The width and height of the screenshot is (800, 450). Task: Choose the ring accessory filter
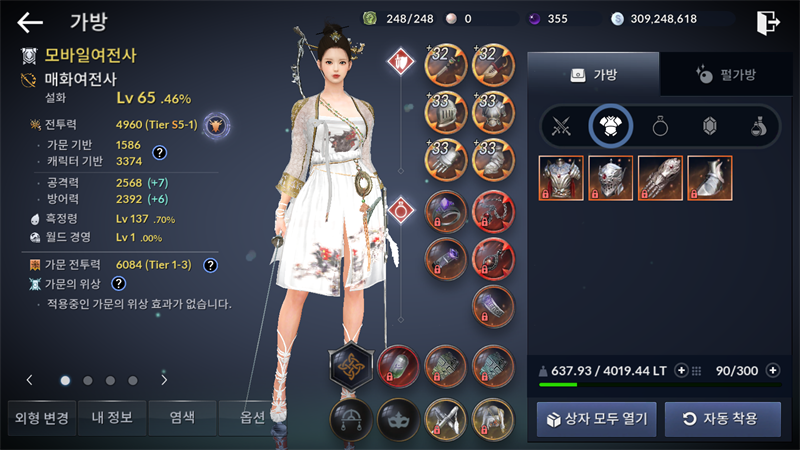tap(661, 127)
